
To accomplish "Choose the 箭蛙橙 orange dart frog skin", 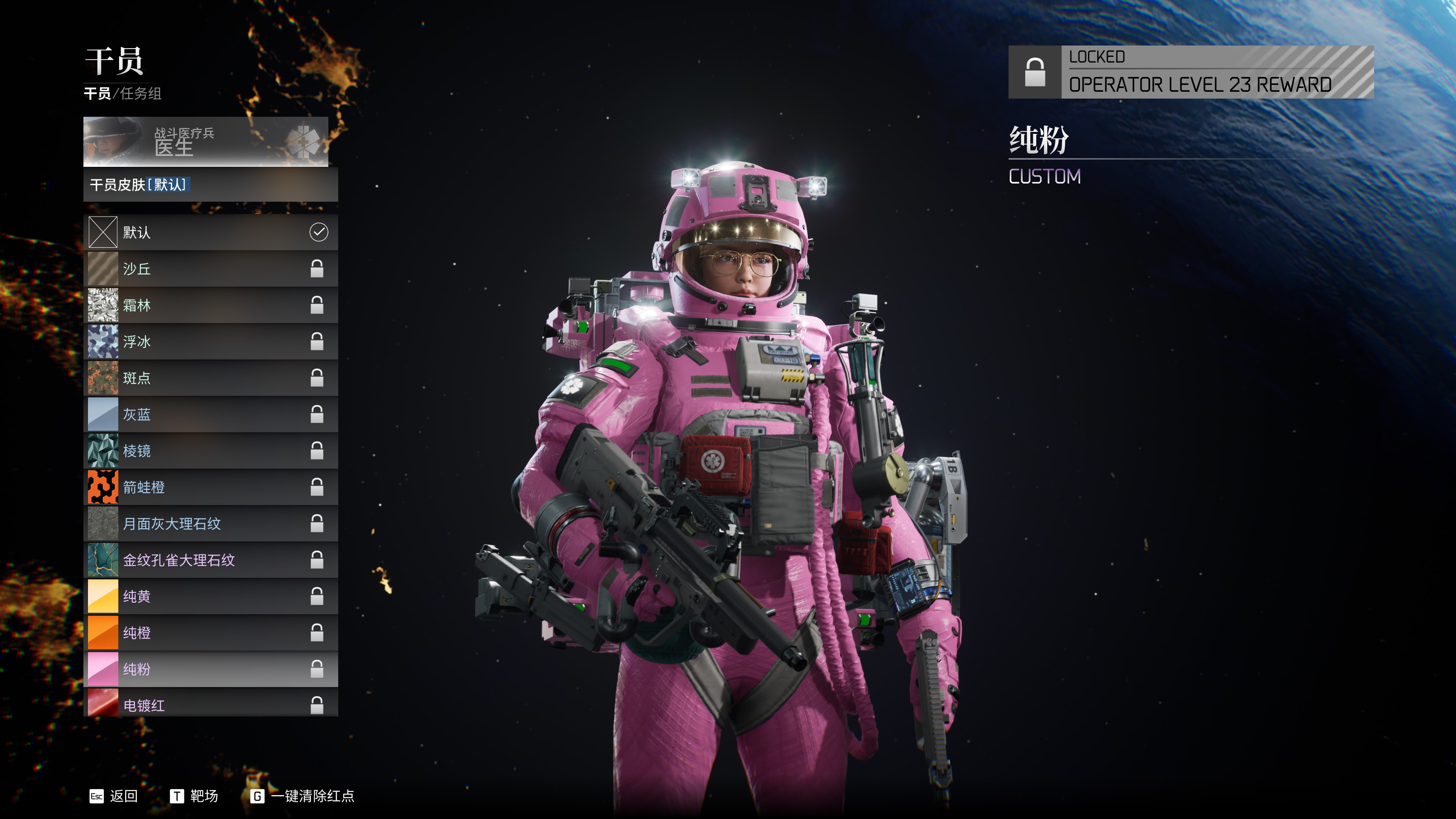I will coord(210,487).
